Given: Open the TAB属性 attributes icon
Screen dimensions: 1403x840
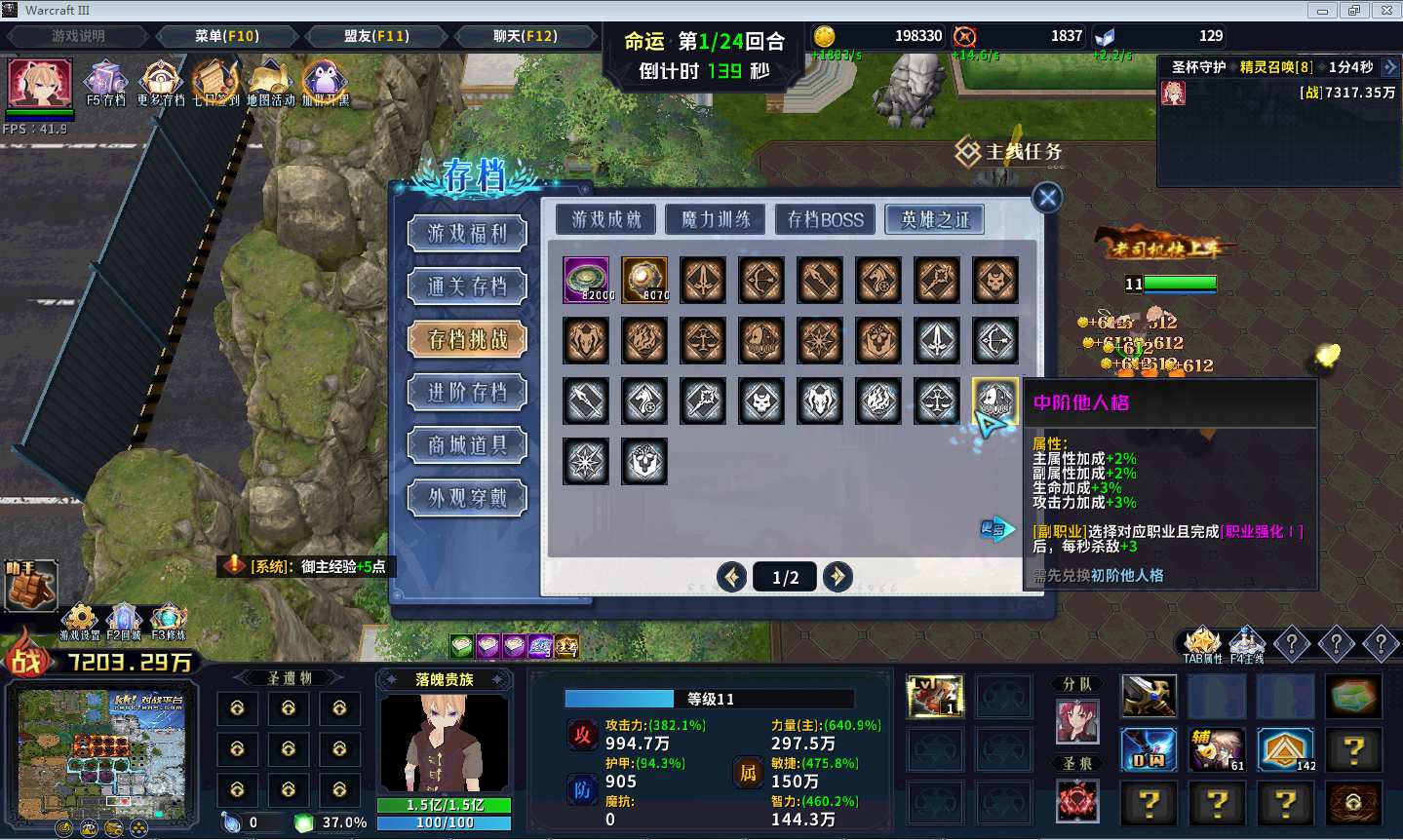Looking at the screenshot, I should [x=1202, y=641].
